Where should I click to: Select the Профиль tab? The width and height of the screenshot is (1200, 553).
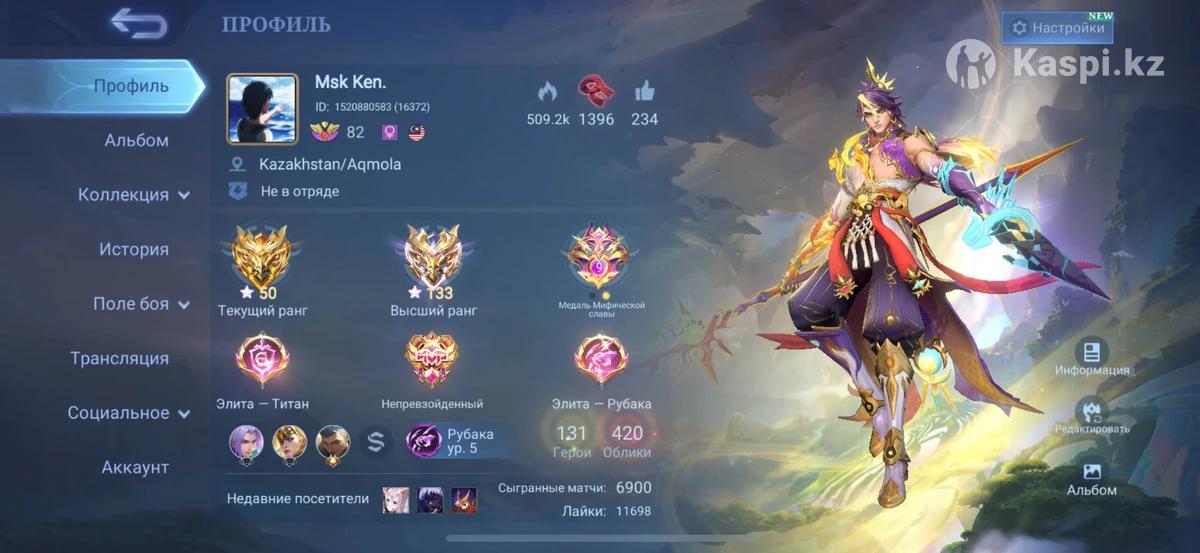[131, 86]
